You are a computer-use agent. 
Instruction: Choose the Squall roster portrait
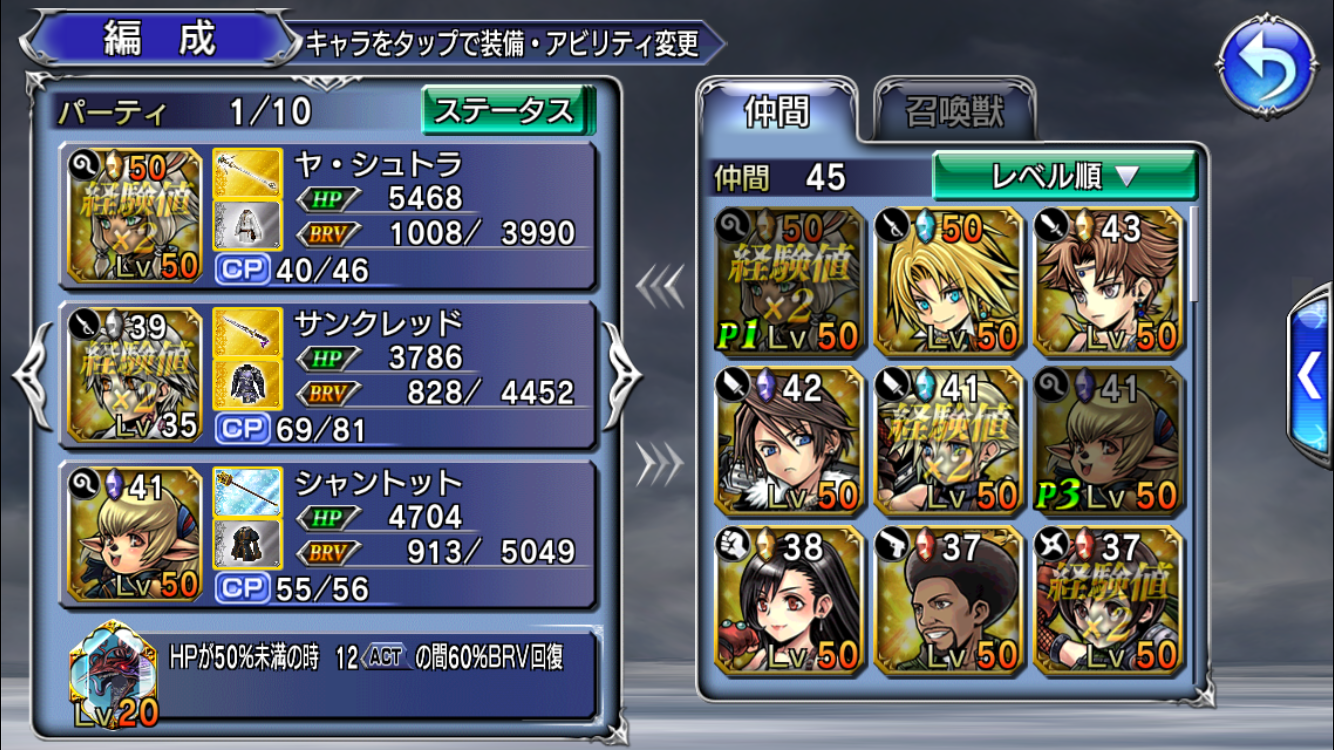pyautogui.click(x=786, y=441)
